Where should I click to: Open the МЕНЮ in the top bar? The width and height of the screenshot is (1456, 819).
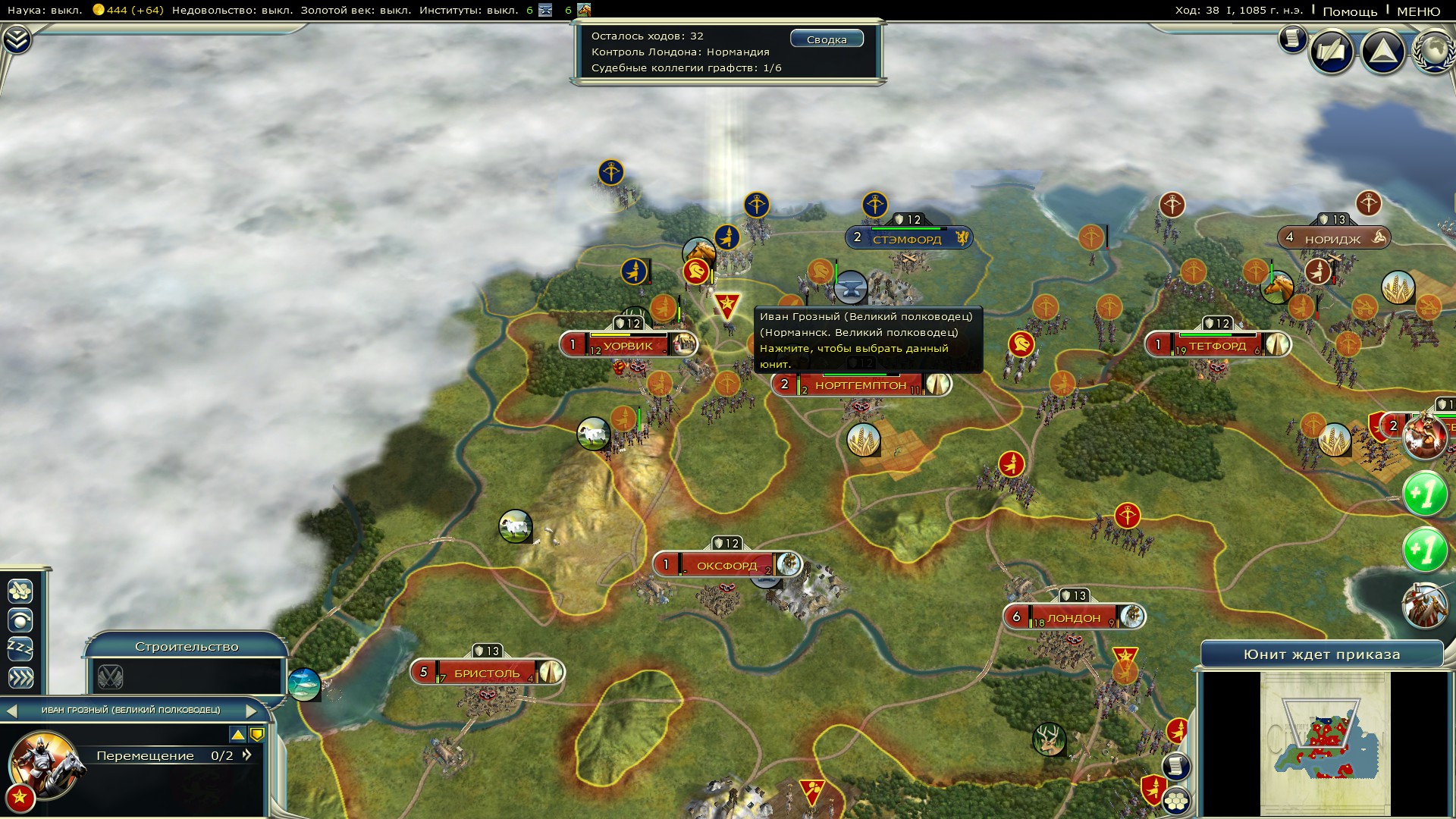(x=1418, y=11)
